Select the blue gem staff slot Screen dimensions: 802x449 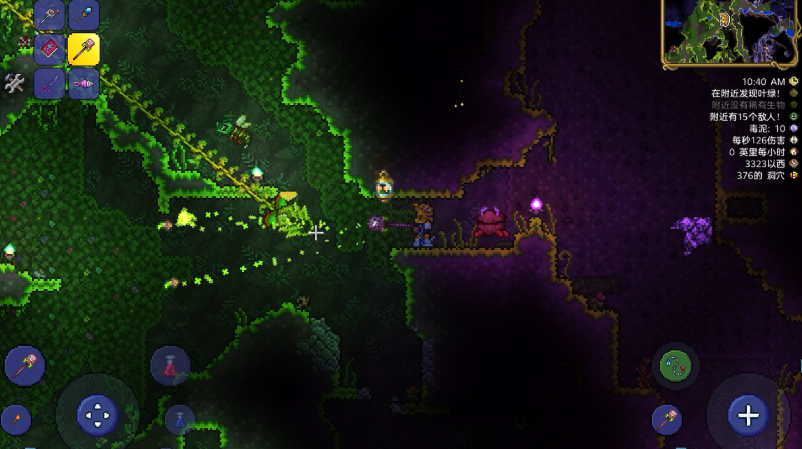pyautogui.click(x=83, y=15)
